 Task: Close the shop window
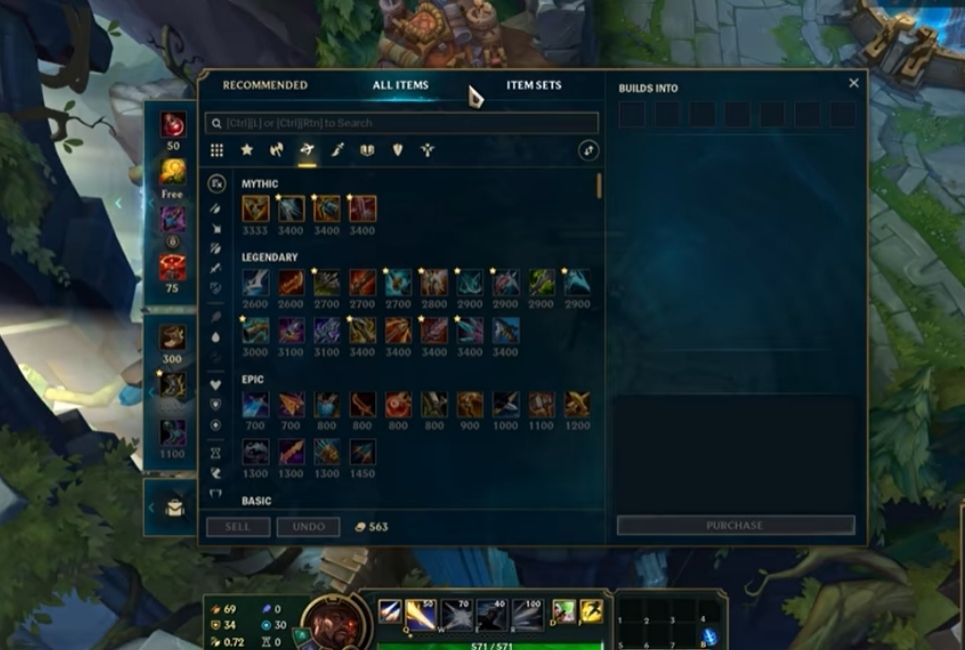853,84
